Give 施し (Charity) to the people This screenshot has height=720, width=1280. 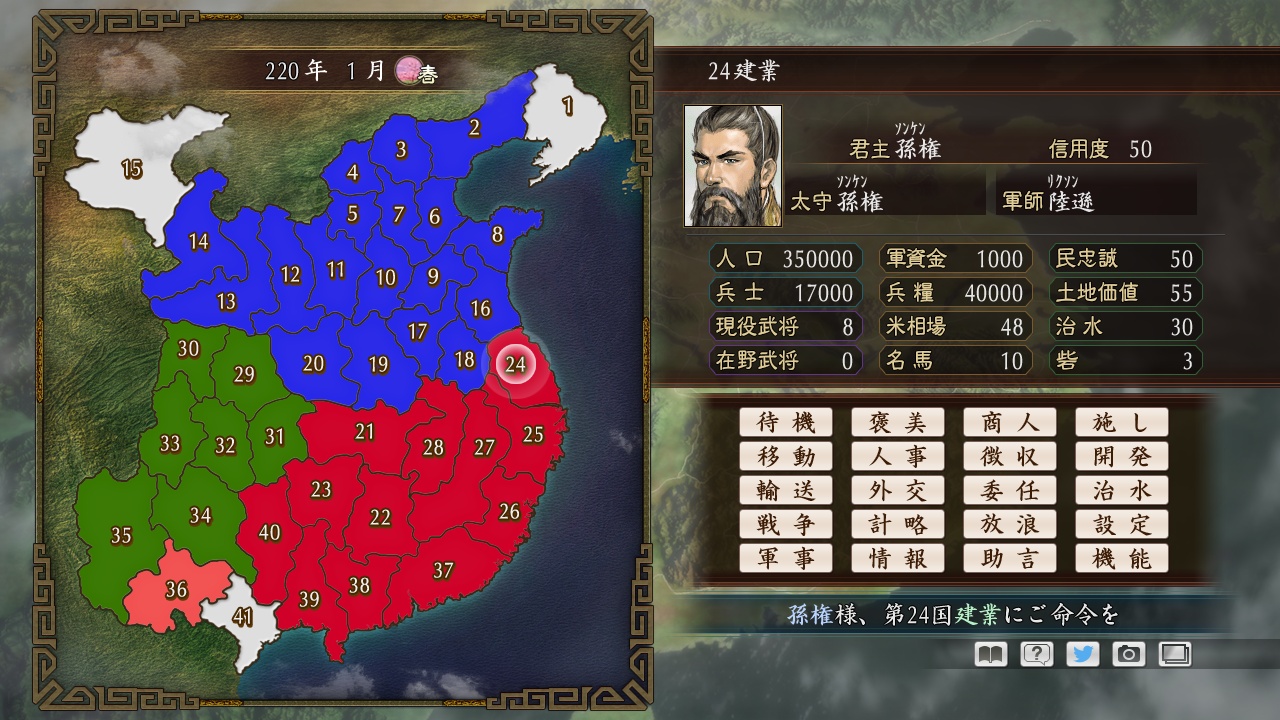tap(1122, 422)
